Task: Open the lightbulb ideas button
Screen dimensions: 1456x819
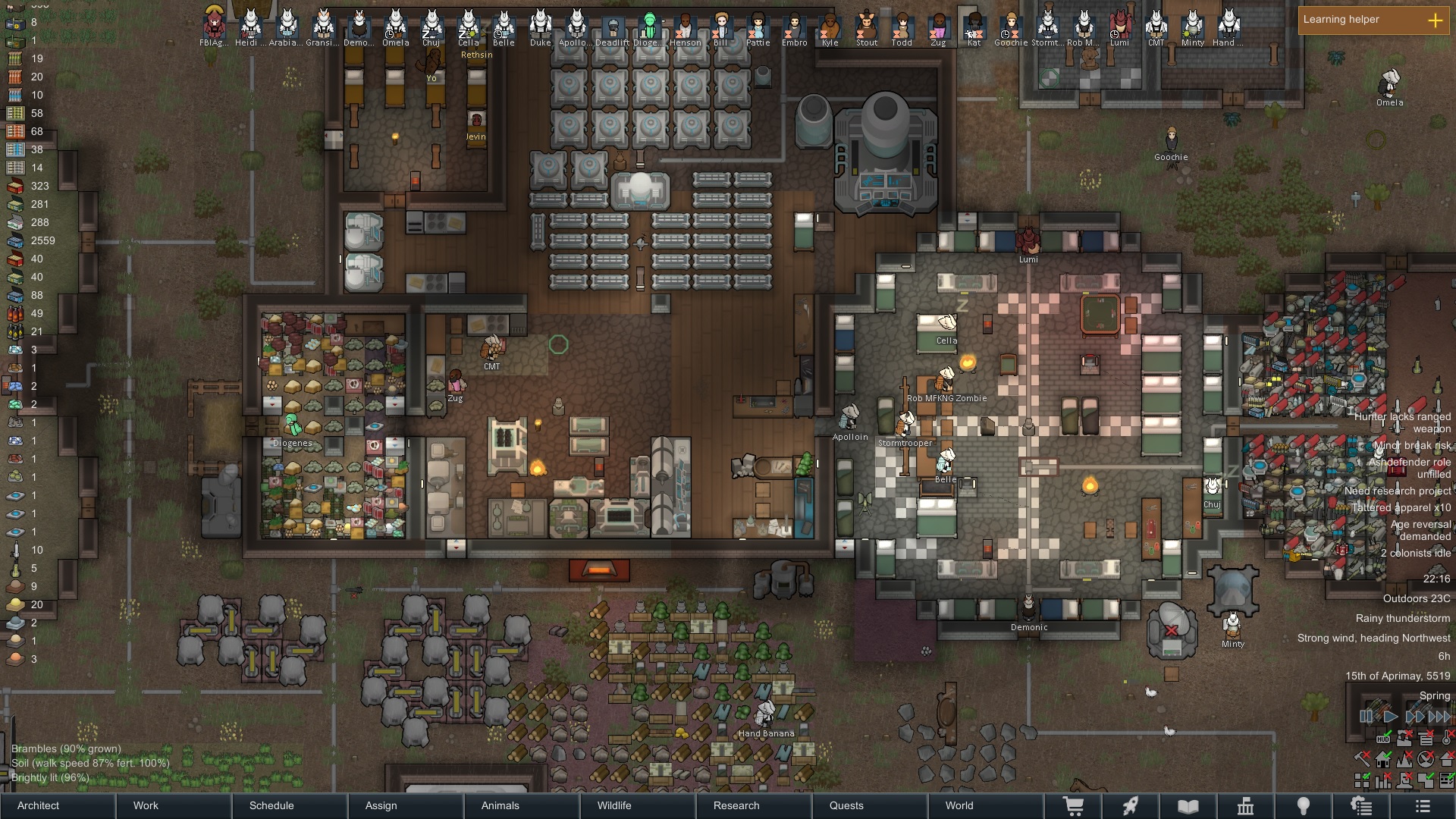Action: click(1303, 806)
